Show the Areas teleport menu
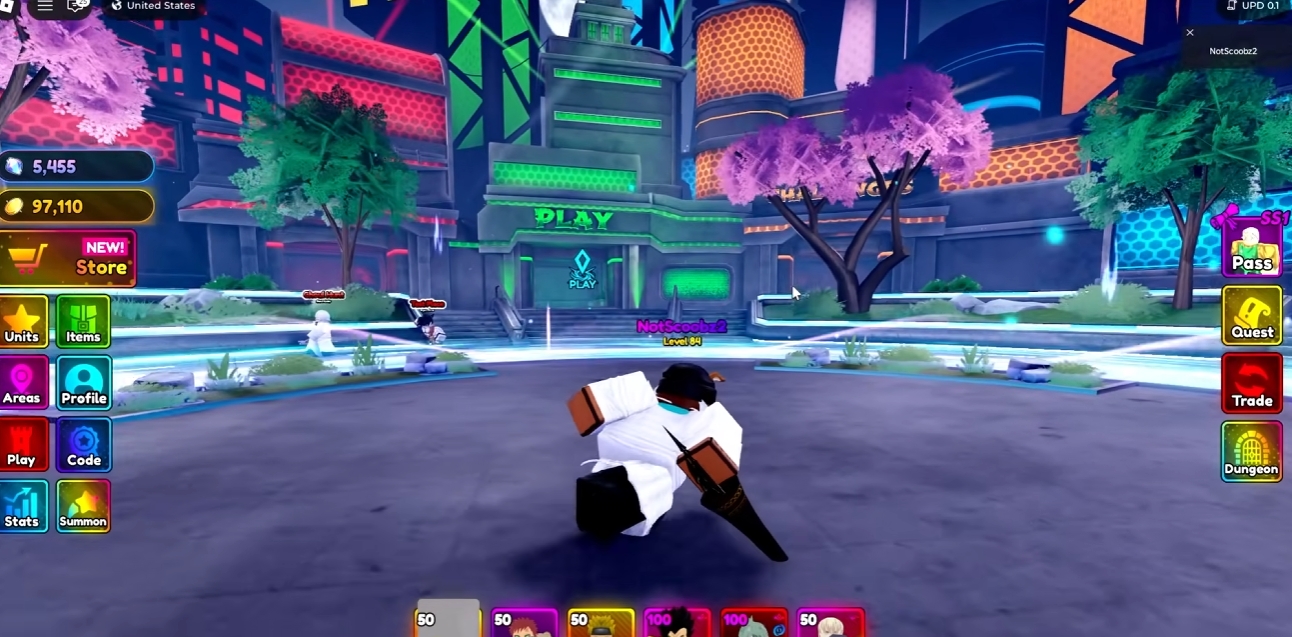This screenshot has width=1292, height=637. [23, 384]
